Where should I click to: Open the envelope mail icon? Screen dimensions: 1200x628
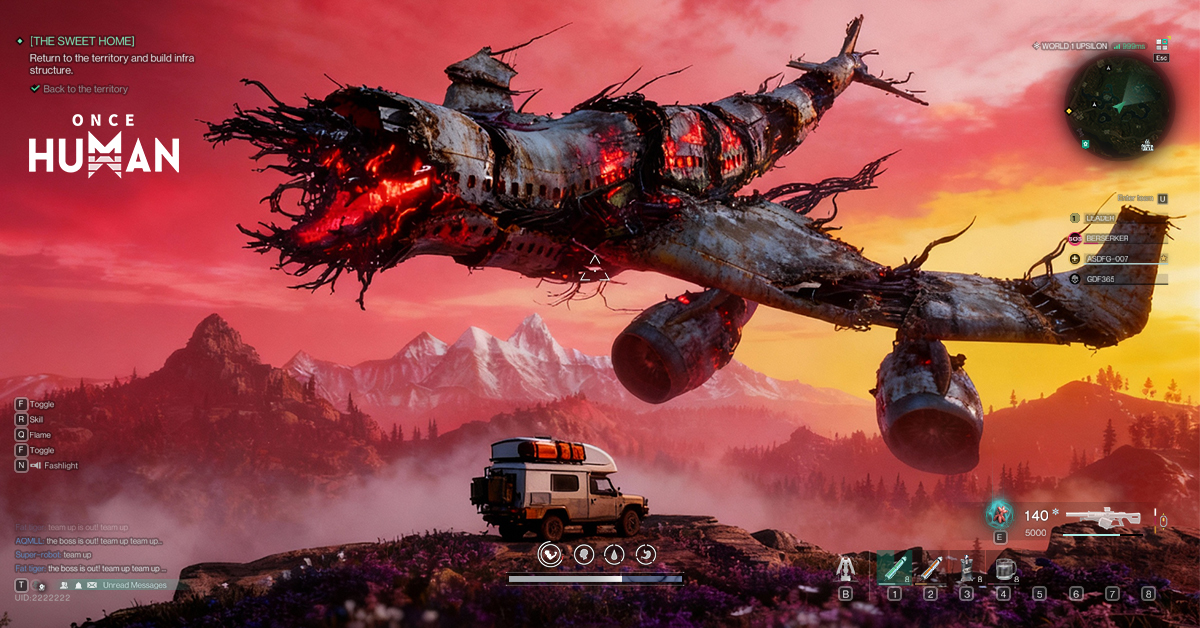point(93,585)
